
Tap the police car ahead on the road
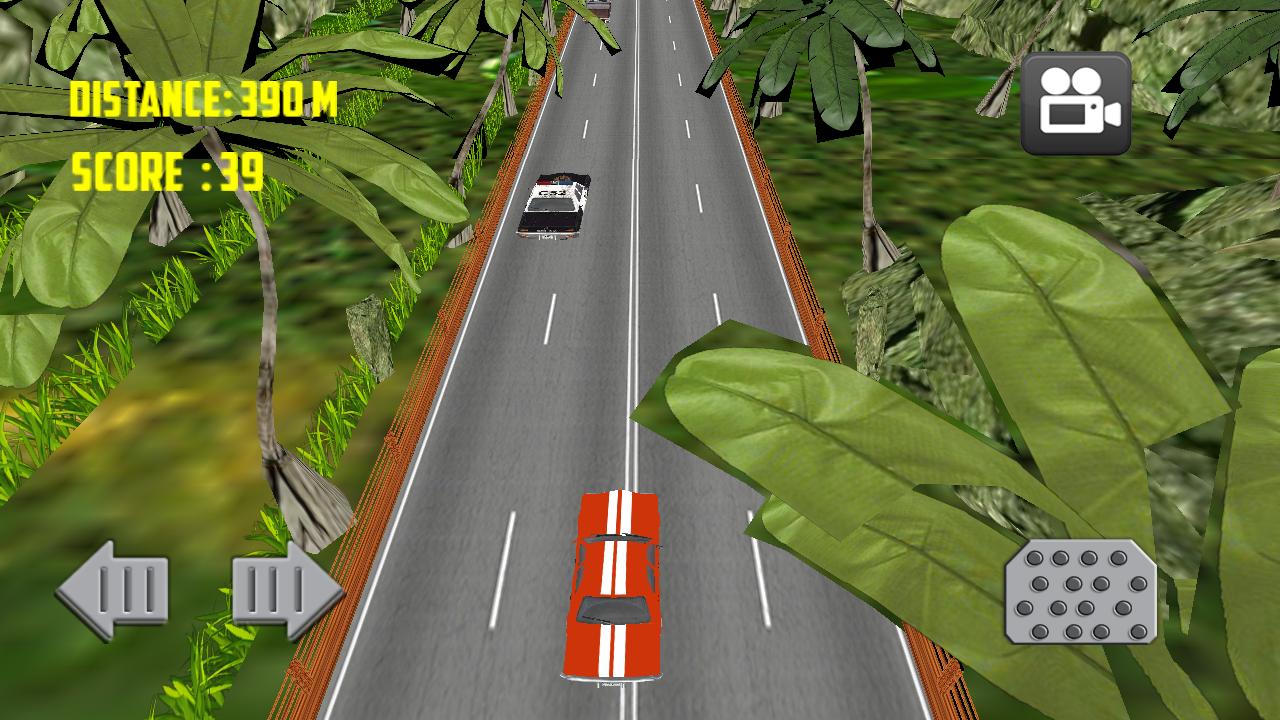tap(556, 205)
